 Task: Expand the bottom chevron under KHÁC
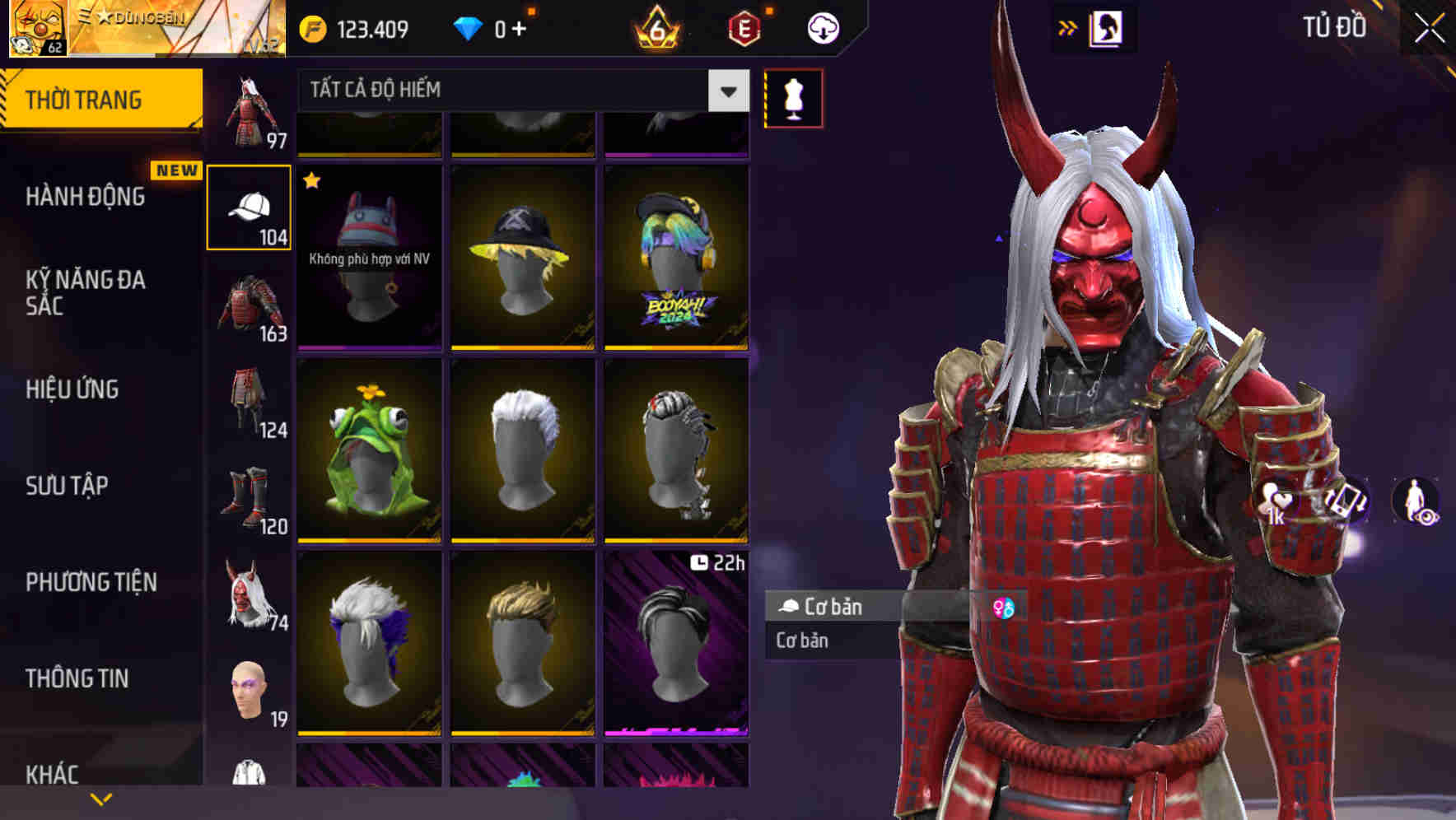coord(100,800)
